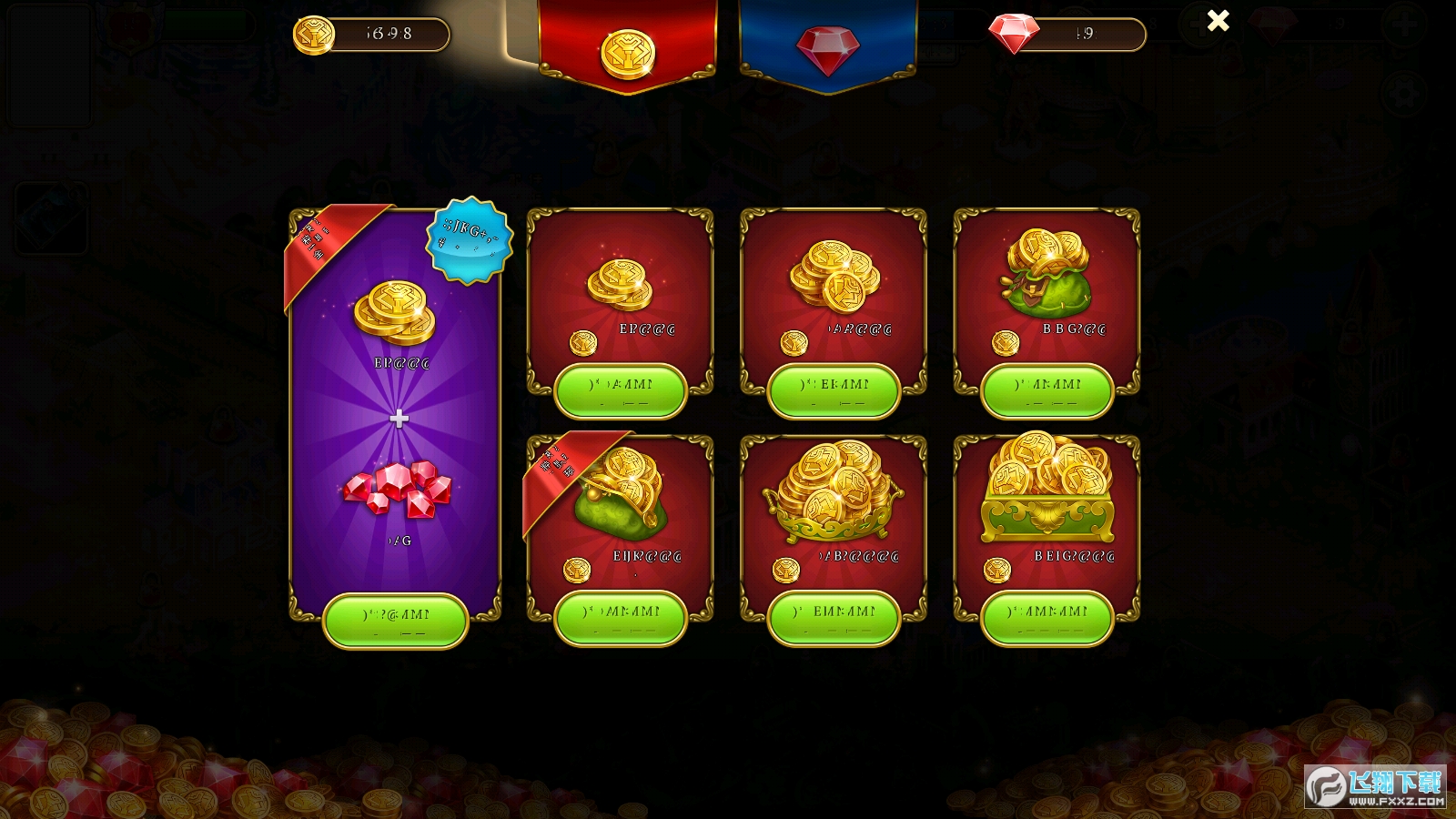Screen dimensions: 1456x819
Task: Select the blue bonus badge on purple bundle
Action: 470,240
